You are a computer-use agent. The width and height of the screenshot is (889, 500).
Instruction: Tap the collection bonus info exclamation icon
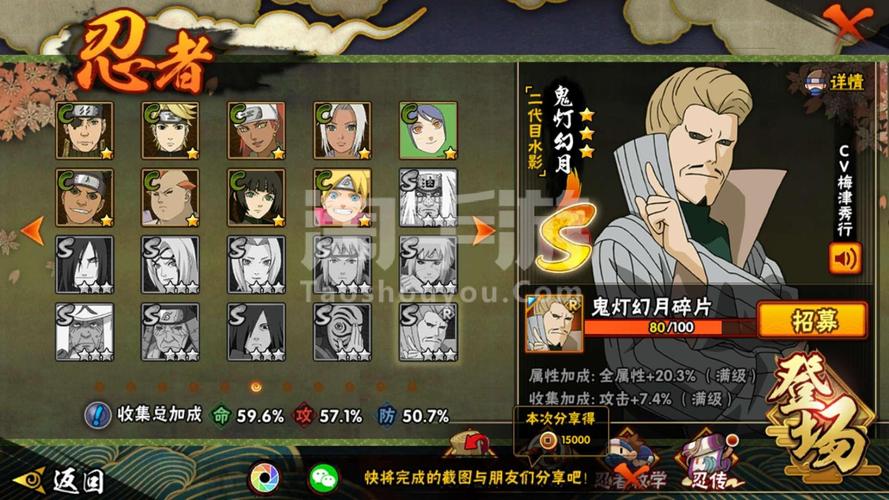coord(97,414)
